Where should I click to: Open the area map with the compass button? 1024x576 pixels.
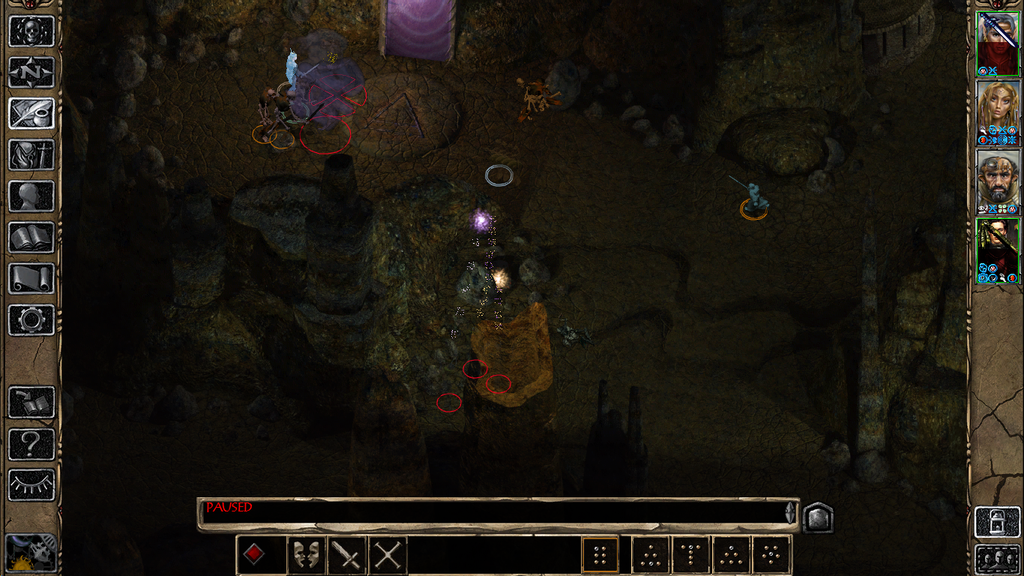(31, 72)
